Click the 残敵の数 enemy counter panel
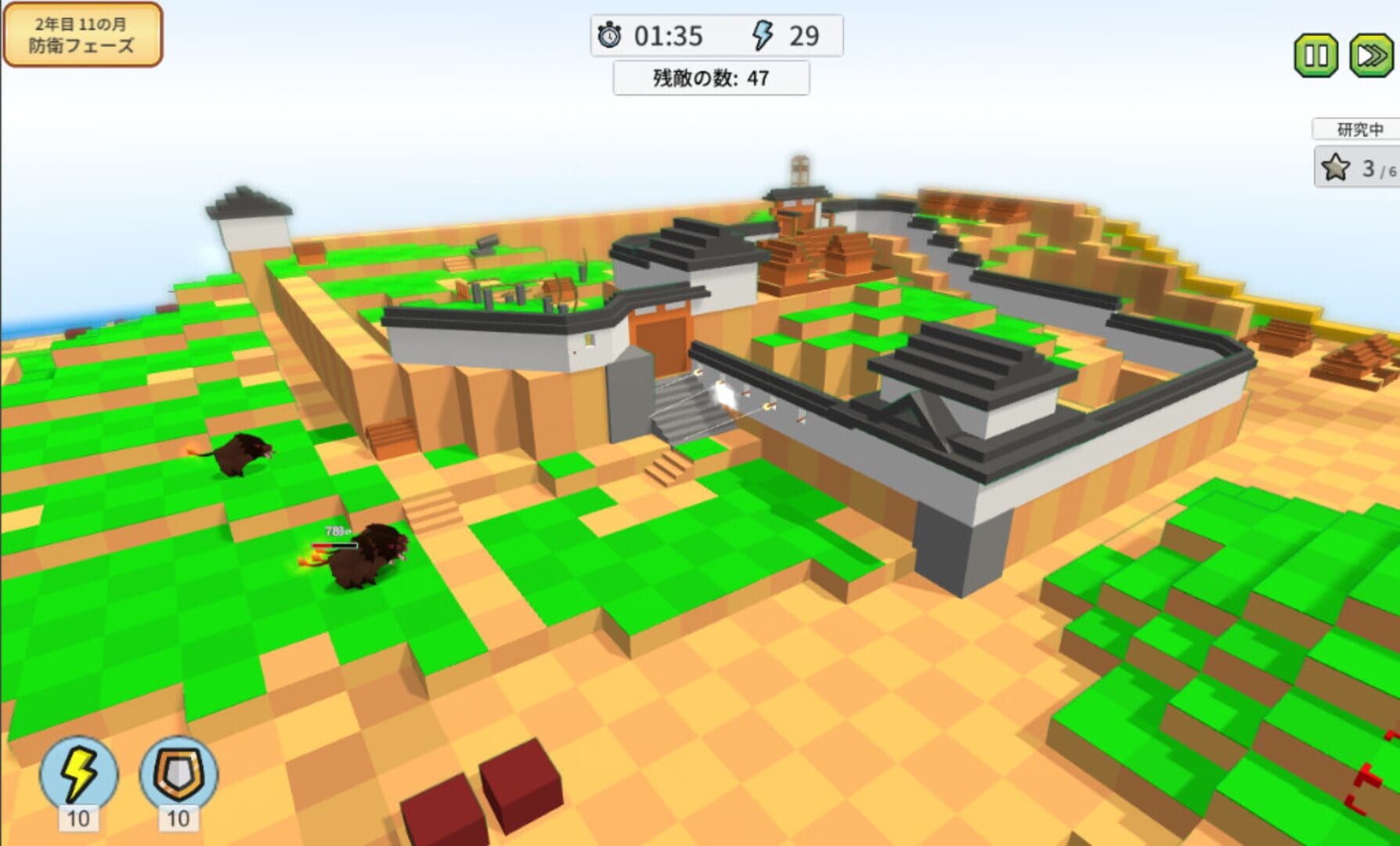The image size is (1400, 846). coord(711,78)
